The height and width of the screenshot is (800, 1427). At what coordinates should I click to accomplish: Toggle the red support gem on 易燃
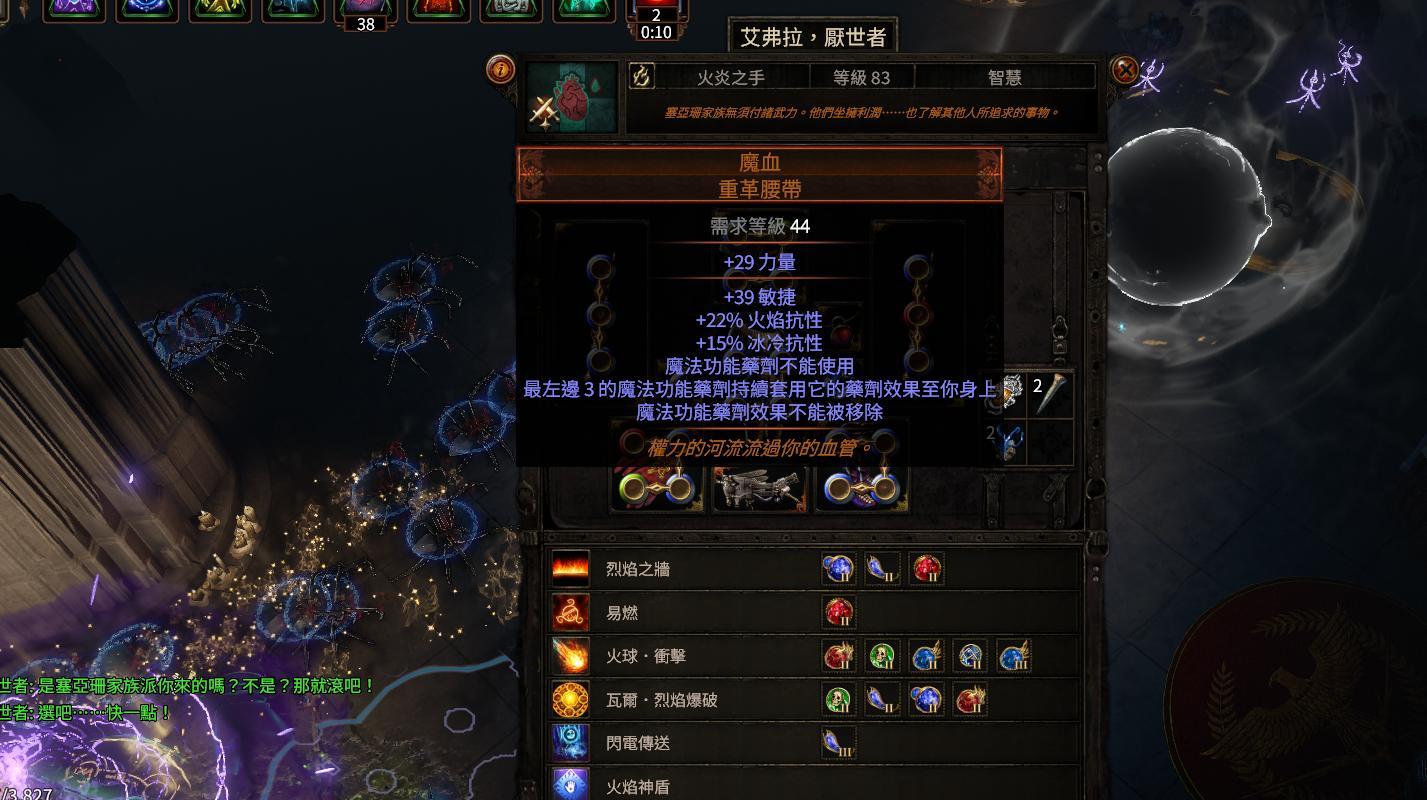[837, 612]
